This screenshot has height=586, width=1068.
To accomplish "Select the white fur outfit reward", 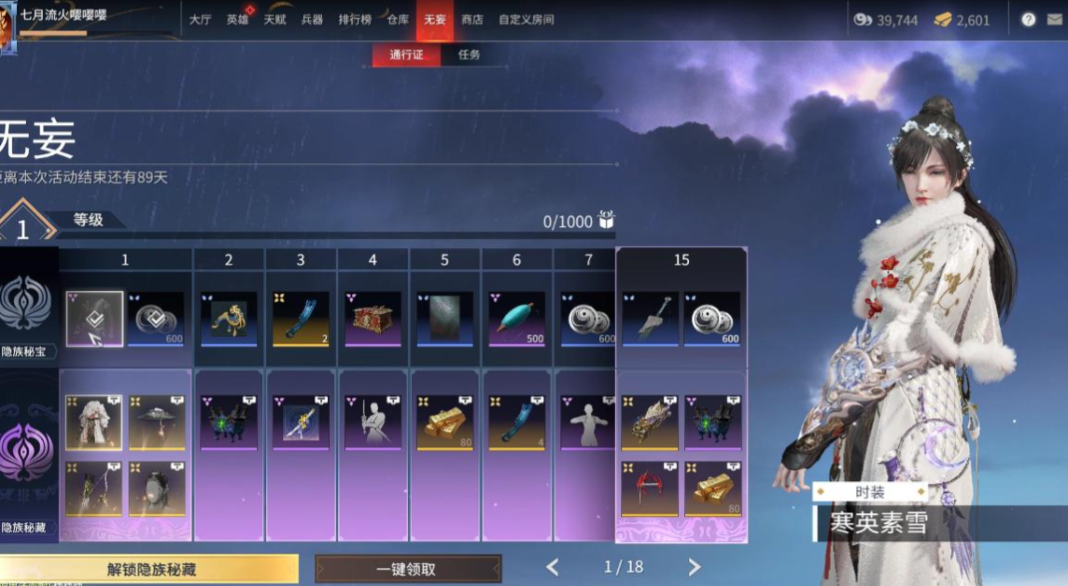I will 94,422.
